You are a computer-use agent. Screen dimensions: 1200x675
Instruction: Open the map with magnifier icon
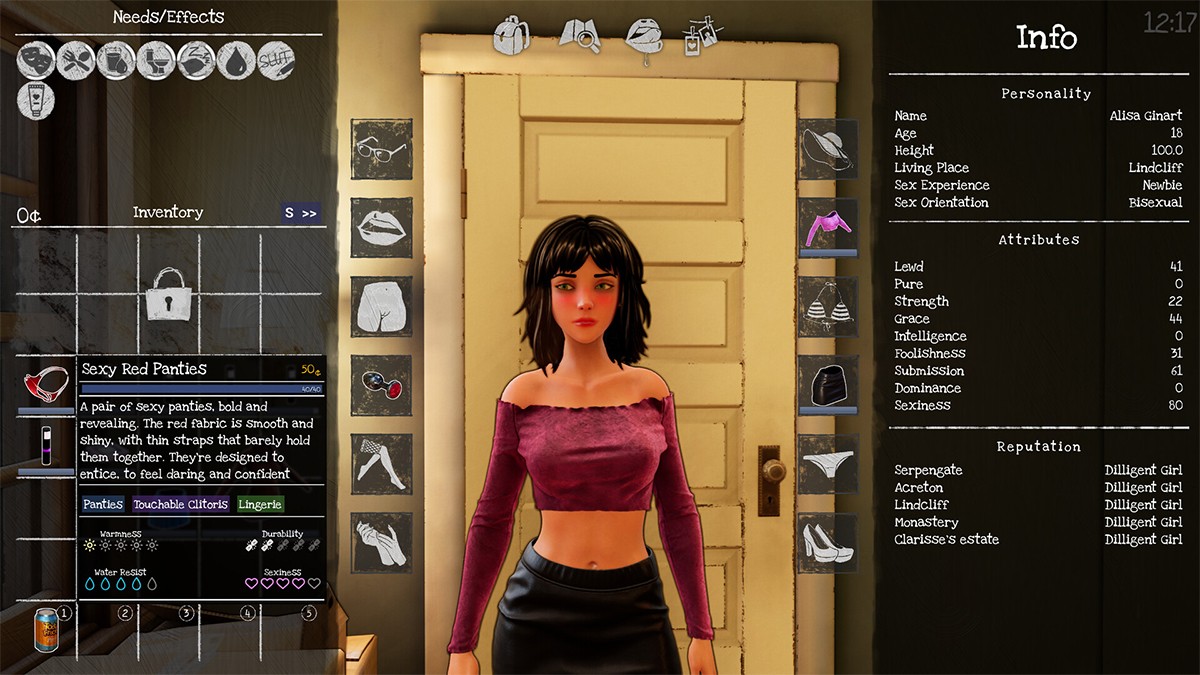coord(579,36)
